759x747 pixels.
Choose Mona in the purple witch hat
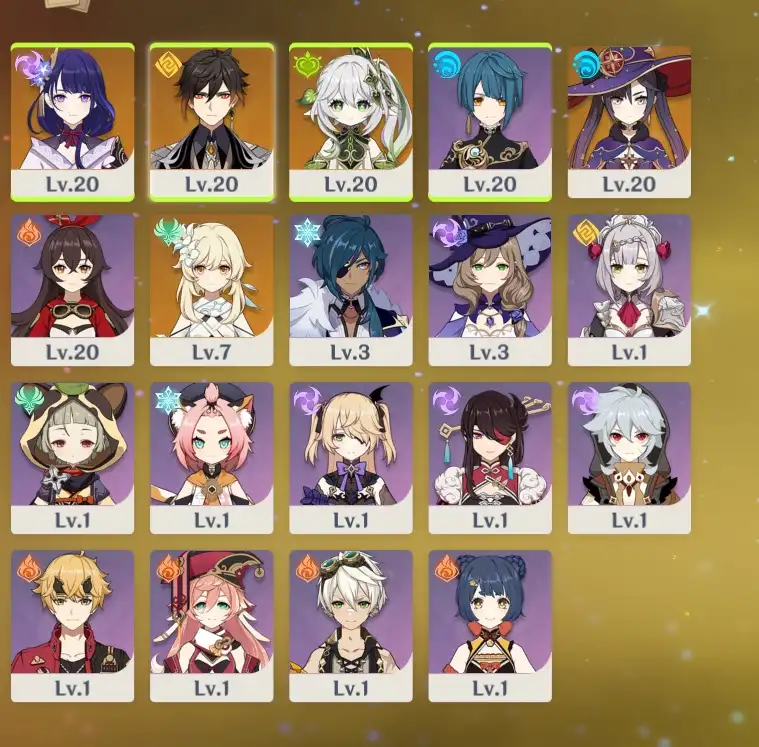[x=629, y=122]
